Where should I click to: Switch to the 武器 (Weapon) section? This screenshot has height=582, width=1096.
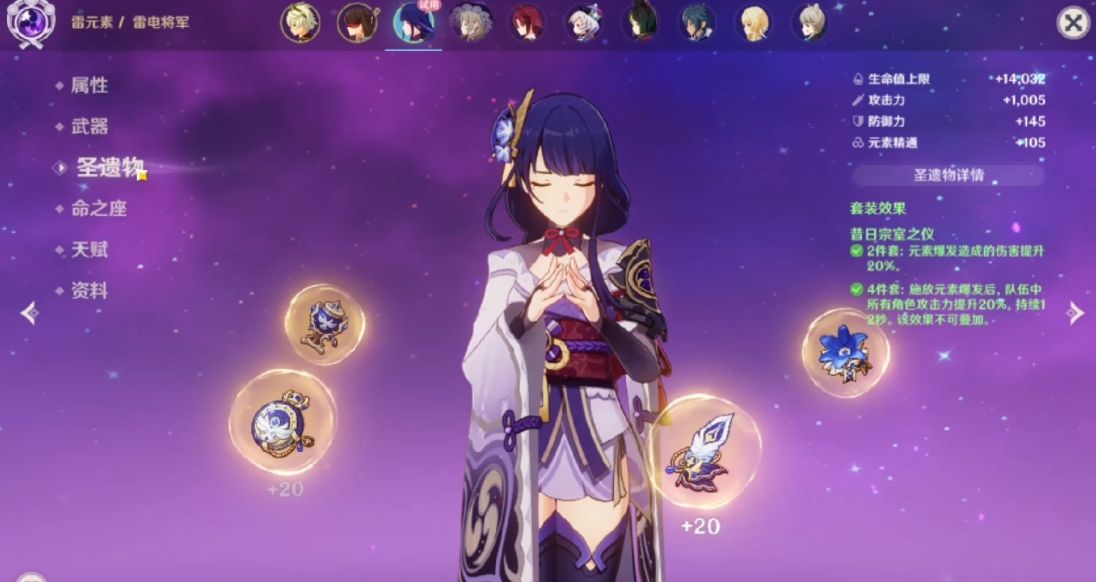[89, 126]
